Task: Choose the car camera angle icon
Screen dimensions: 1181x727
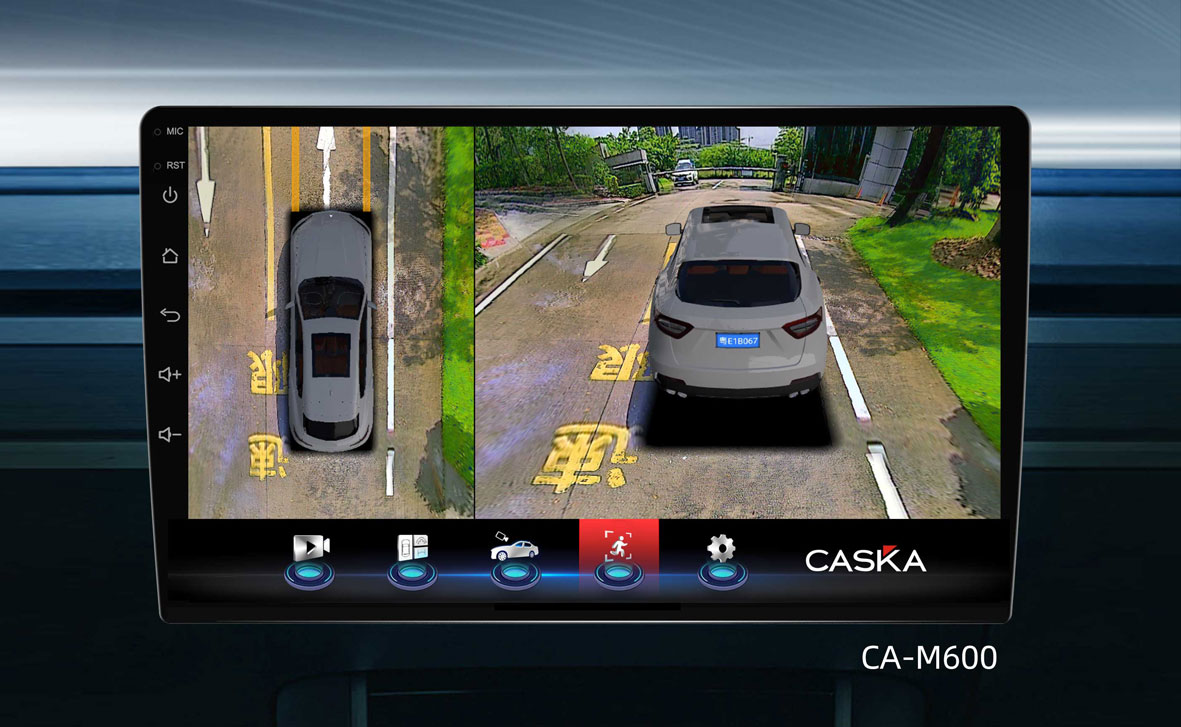Action: point(515,549)
